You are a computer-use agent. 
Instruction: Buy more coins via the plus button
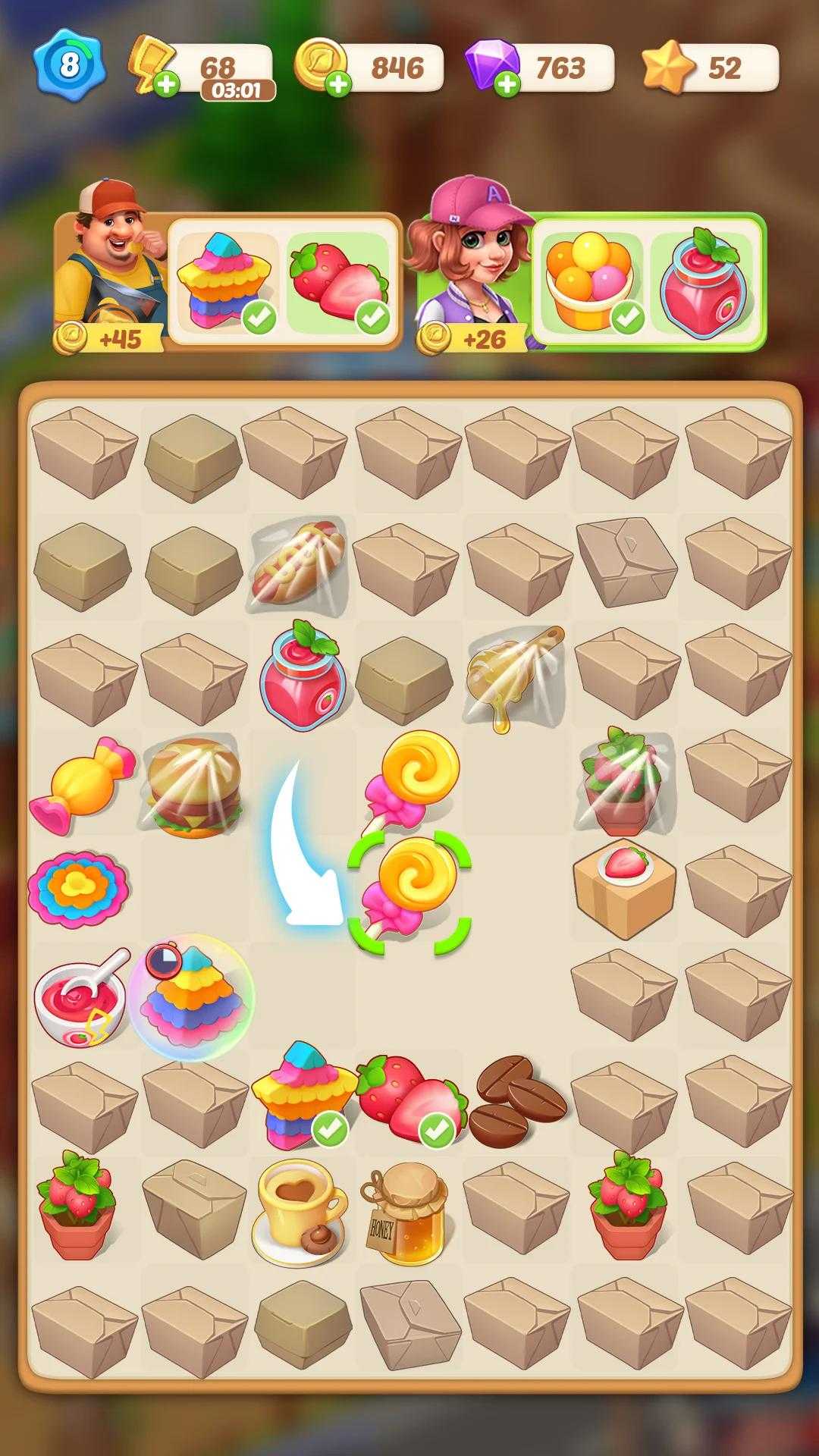(338, 83)
